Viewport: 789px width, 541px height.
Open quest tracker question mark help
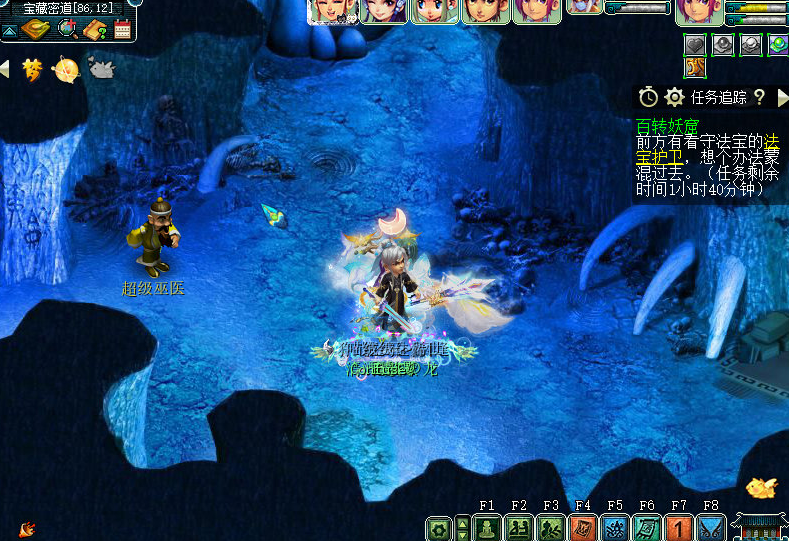759,97
